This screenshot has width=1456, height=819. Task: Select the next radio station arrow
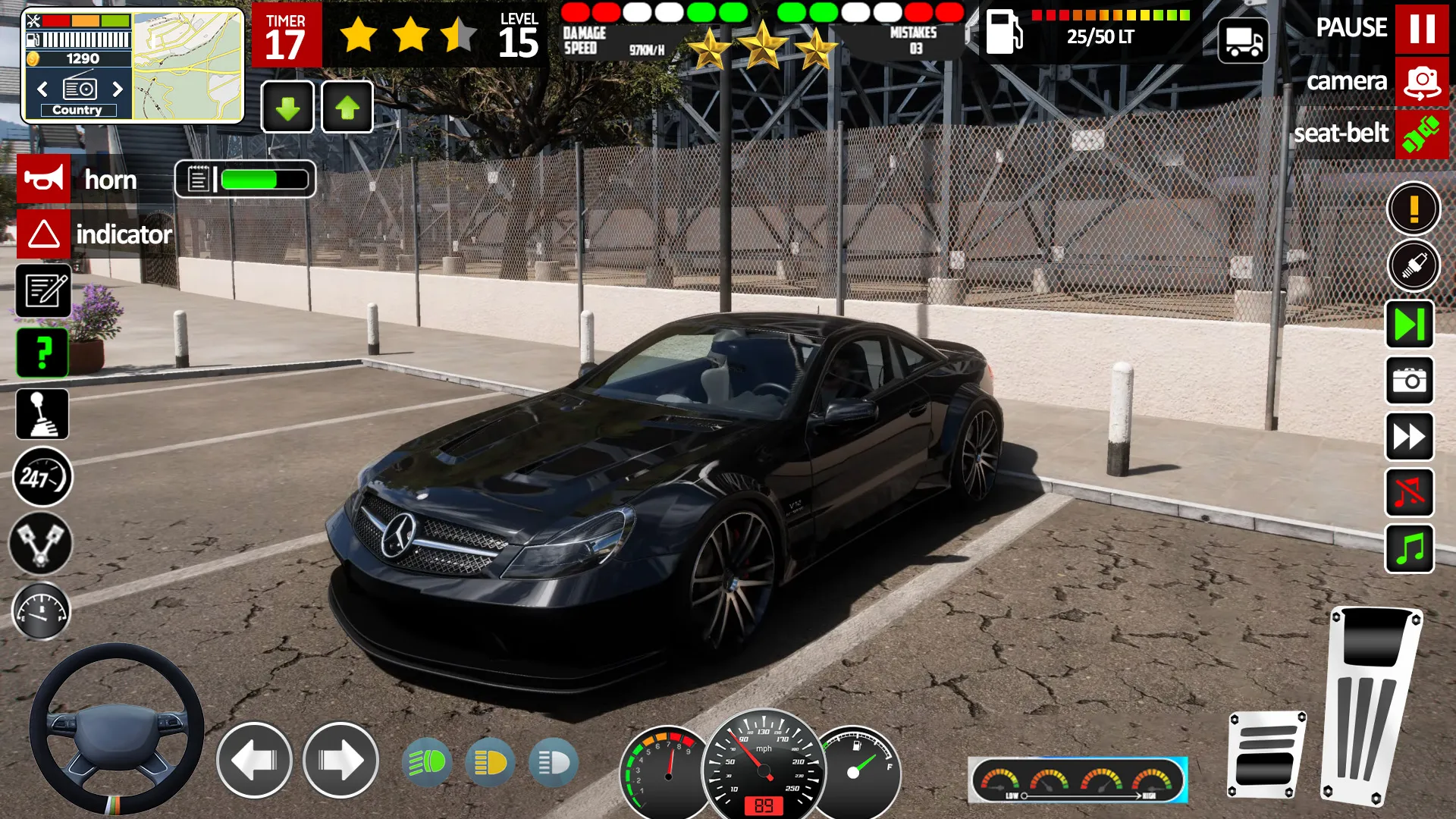click(118, 89)
